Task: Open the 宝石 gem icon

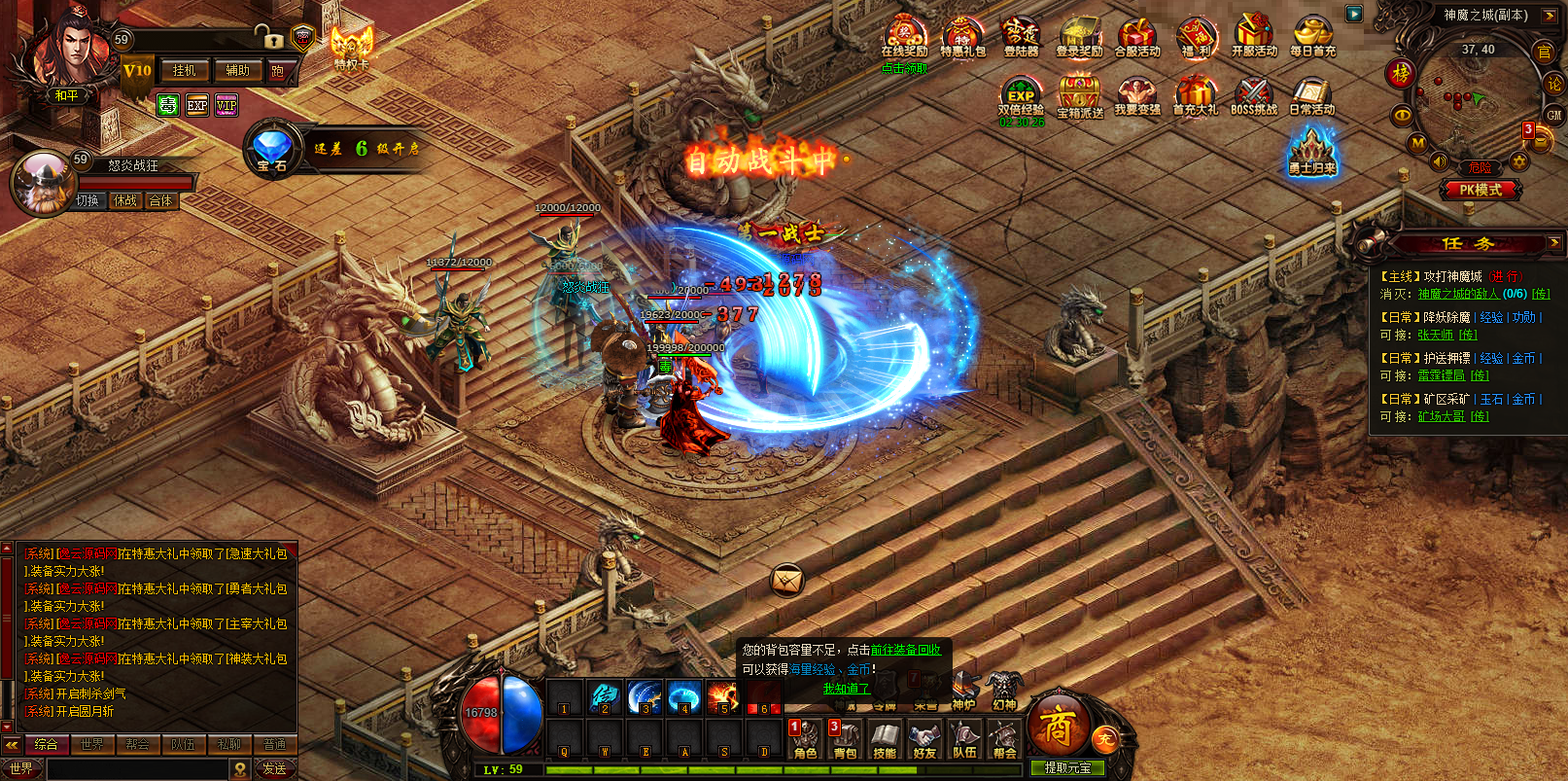Action: pyautogui.click(x=272, y=150)
